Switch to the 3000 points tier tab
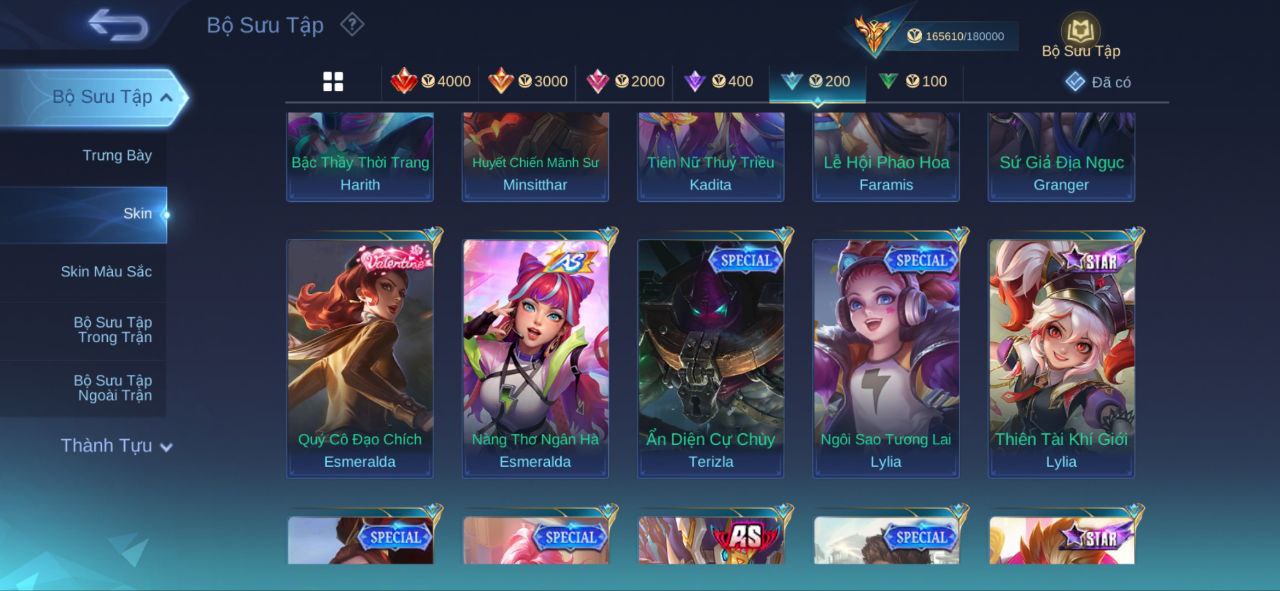1280x591 pixels. tap(527, 82)
